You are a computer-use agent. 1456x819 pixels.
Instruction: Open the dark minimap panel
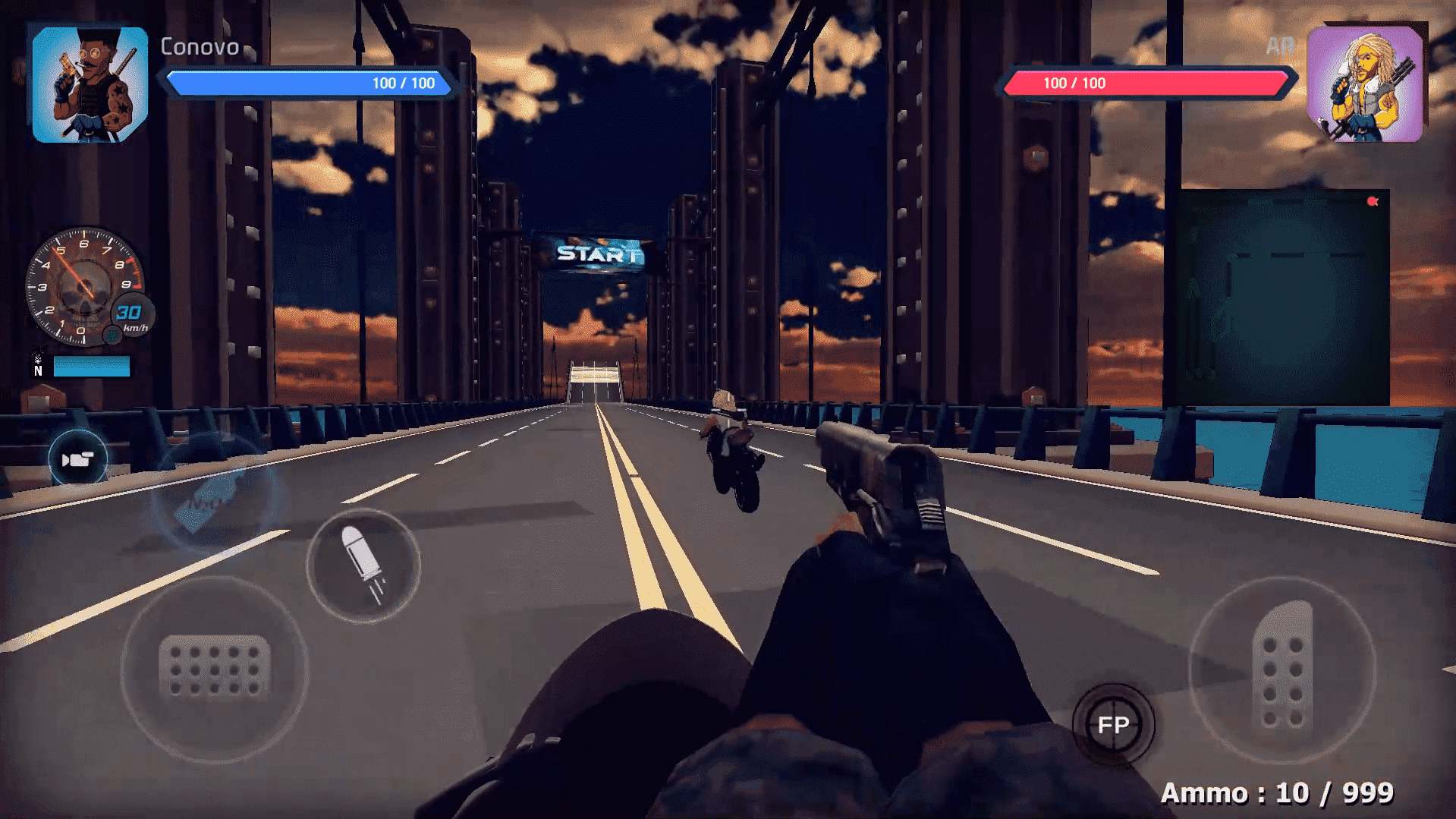[1276, 298]
